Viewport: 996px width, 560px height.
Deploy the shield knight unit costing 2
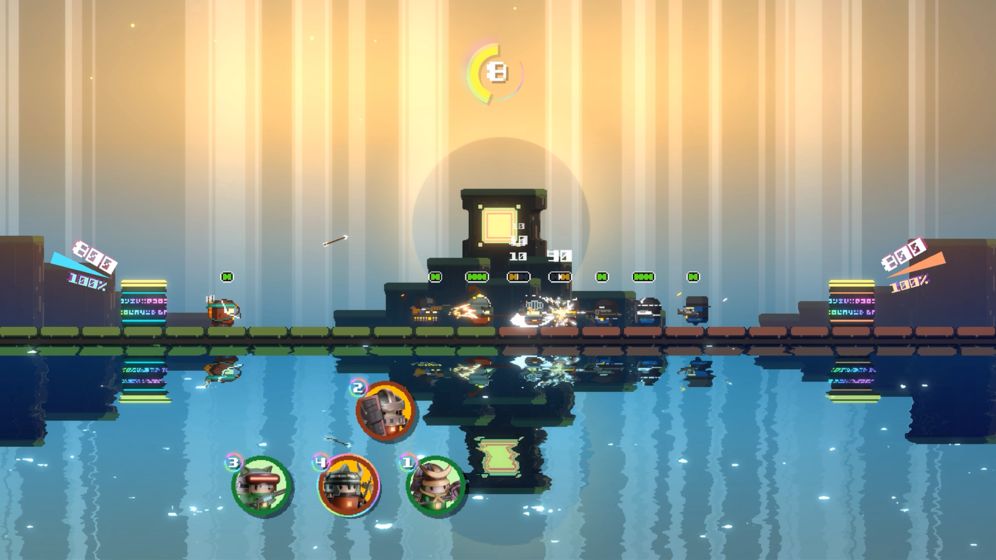[x=386, y=411]
